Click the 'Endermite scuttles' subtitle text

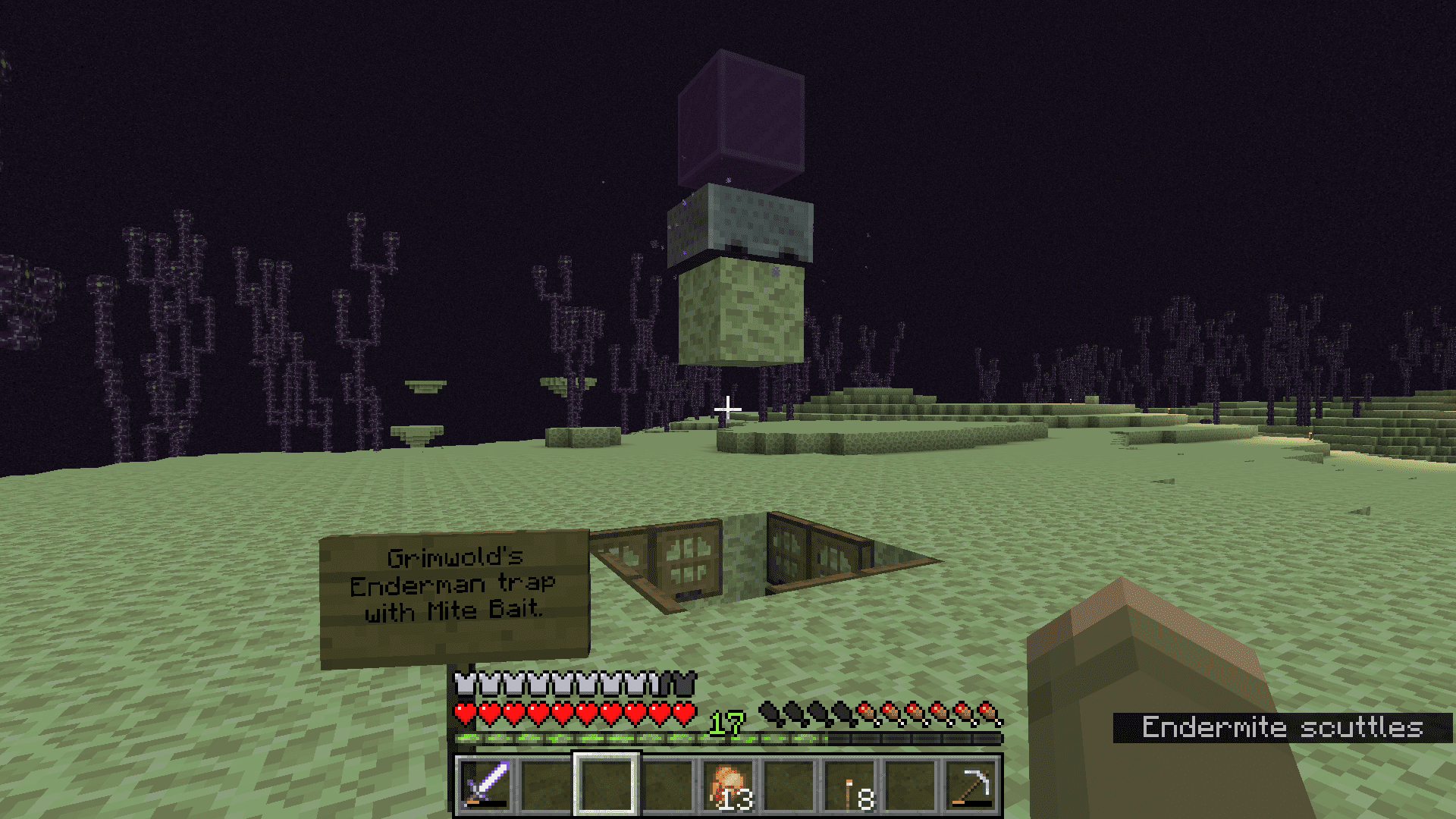click(x=1282, y=728)
